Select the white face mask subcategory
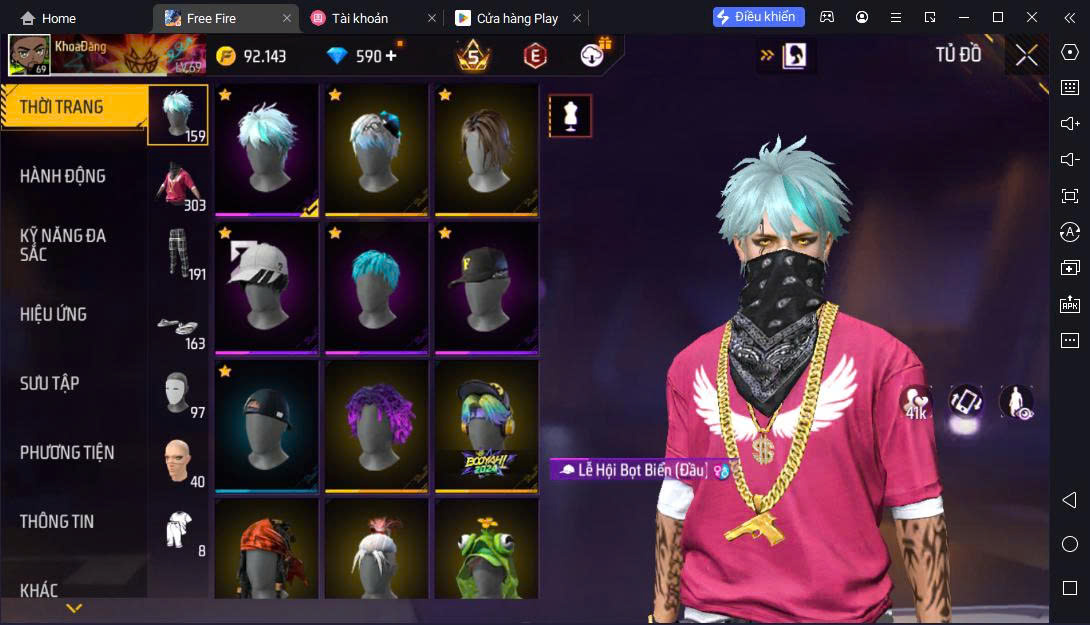The width and height of the screenshot is (1090, 625). coord(178,391)
